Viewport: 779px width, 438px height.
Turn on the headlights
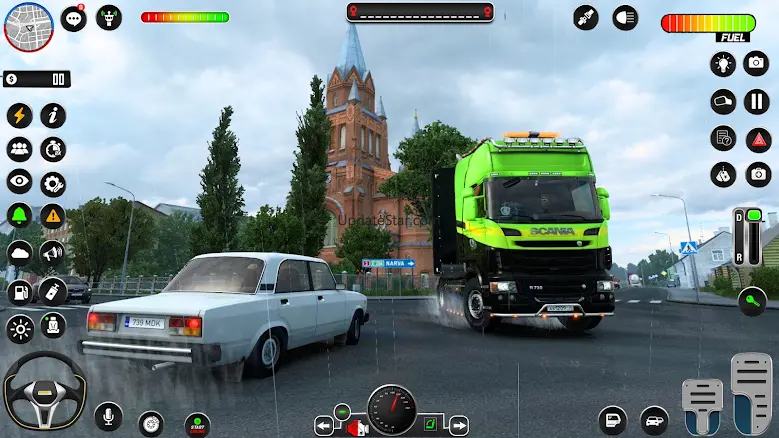(625, 18)
